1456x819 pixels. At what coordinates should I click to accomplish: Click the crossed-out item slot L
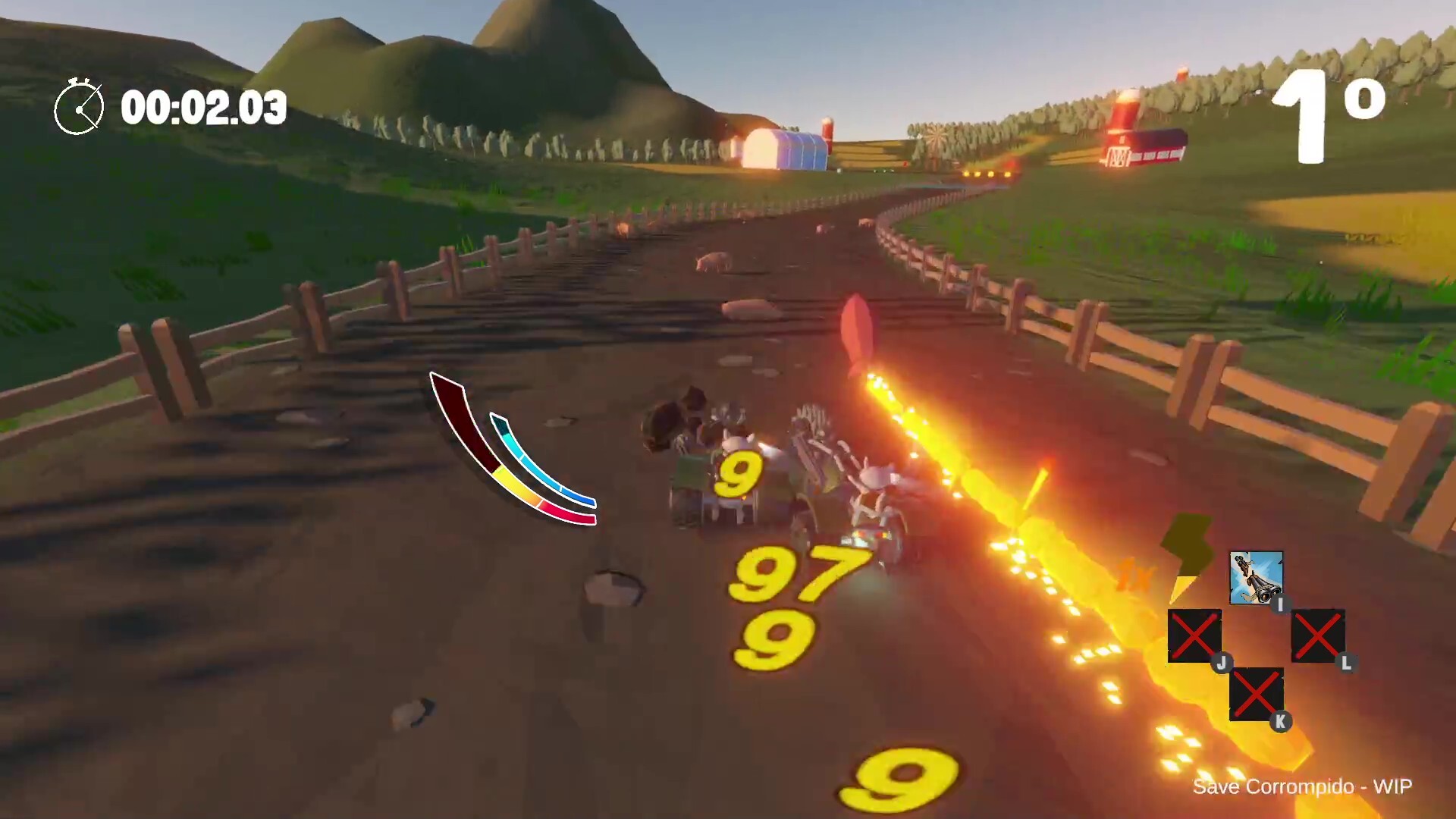click(x=1318, y=634)
